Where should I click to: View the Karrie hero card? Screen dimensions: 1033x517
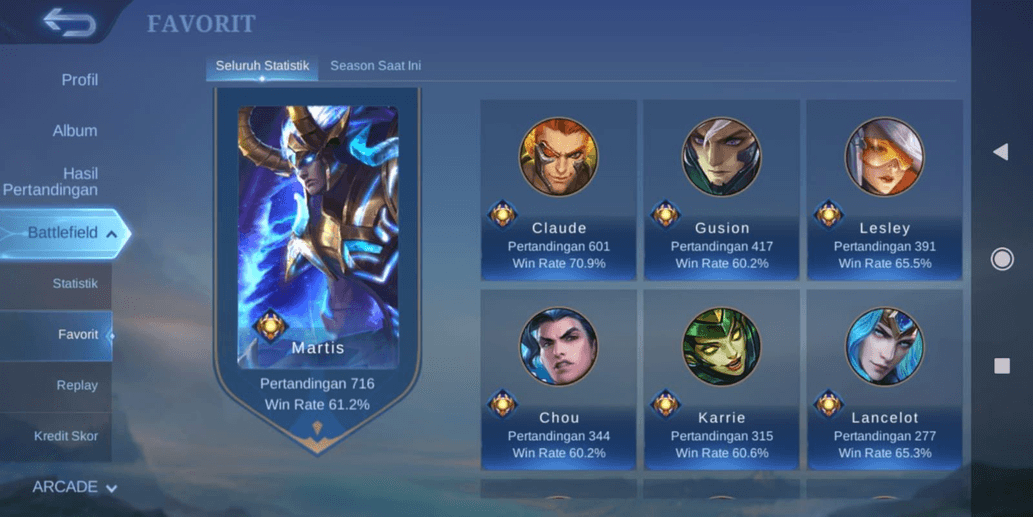721,380
